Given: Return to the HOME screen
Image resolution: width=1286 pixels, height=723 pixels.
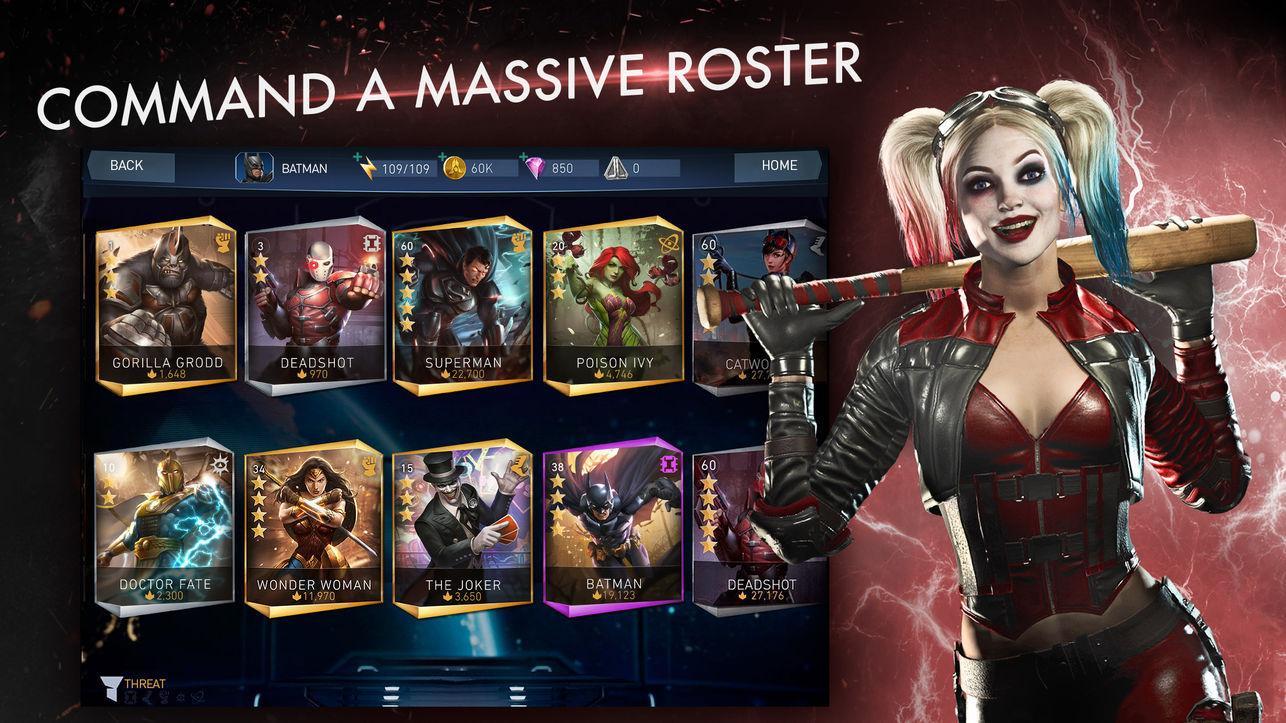Looking at the screenshot, I should (778, 166).
